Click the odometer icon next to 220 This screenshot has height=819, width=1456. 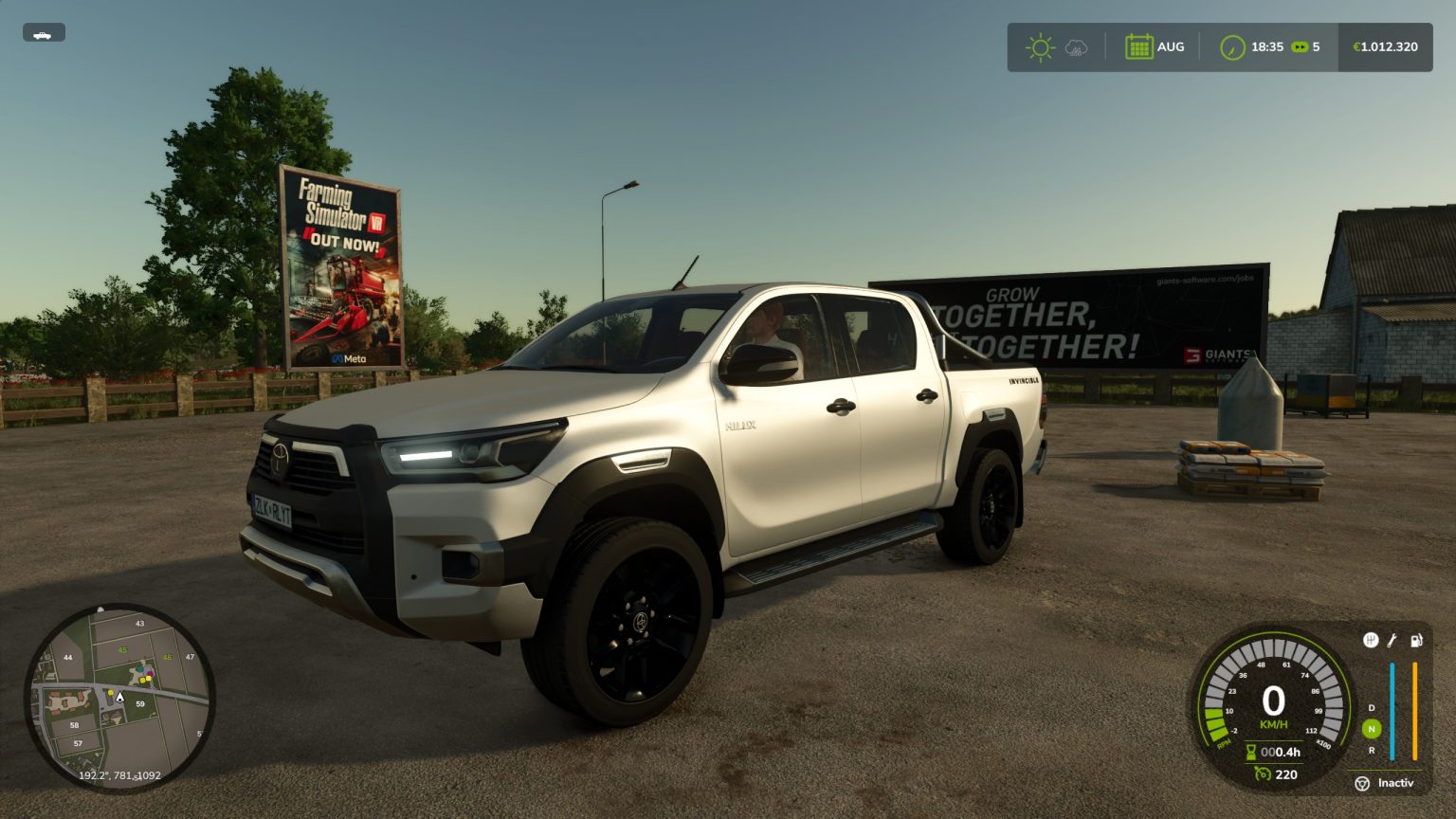[x=1263, y=774]
